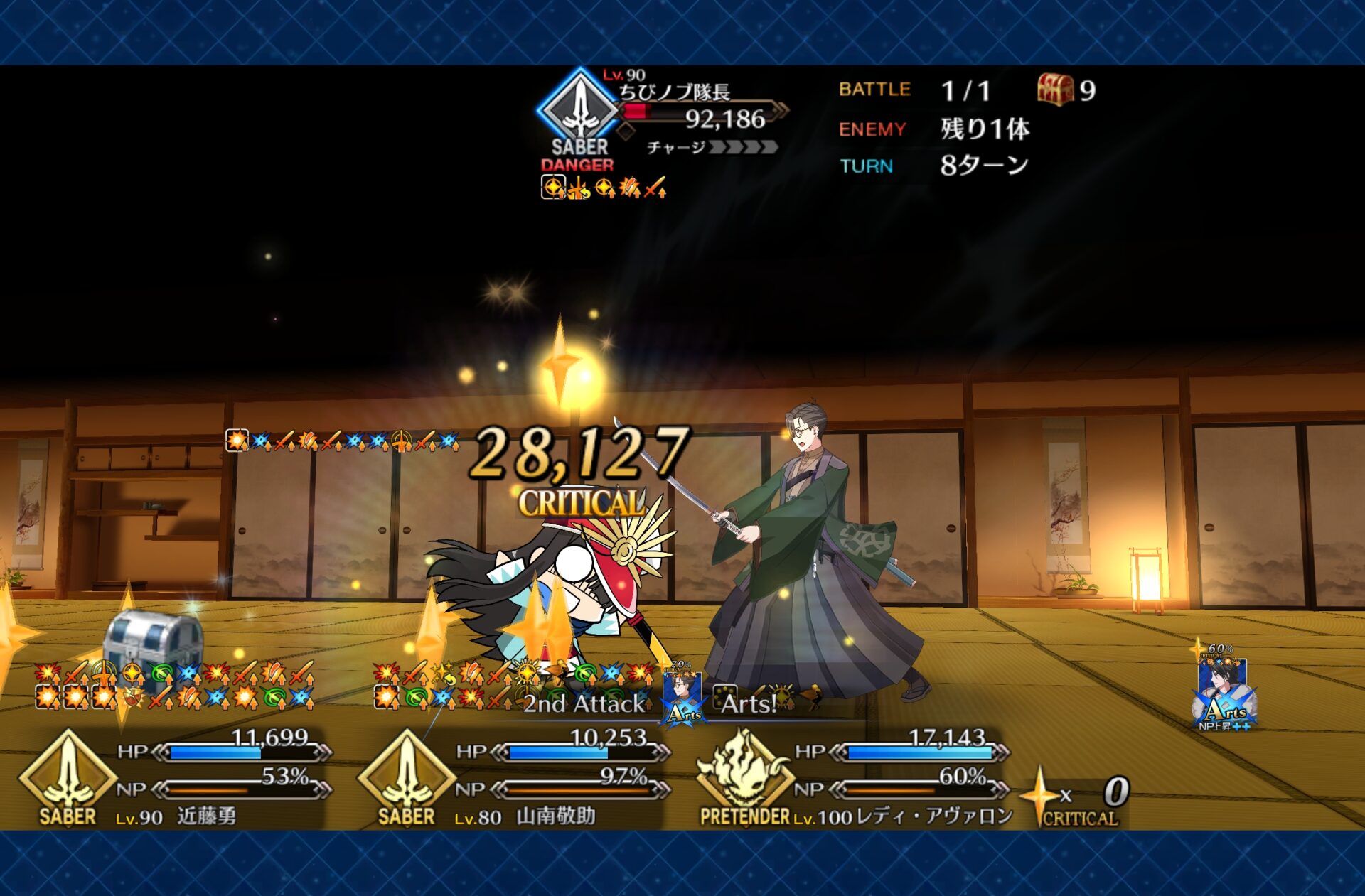
Task: Tap the queued Arts card with NP上昇
Action: click(x=1224, y=693)
